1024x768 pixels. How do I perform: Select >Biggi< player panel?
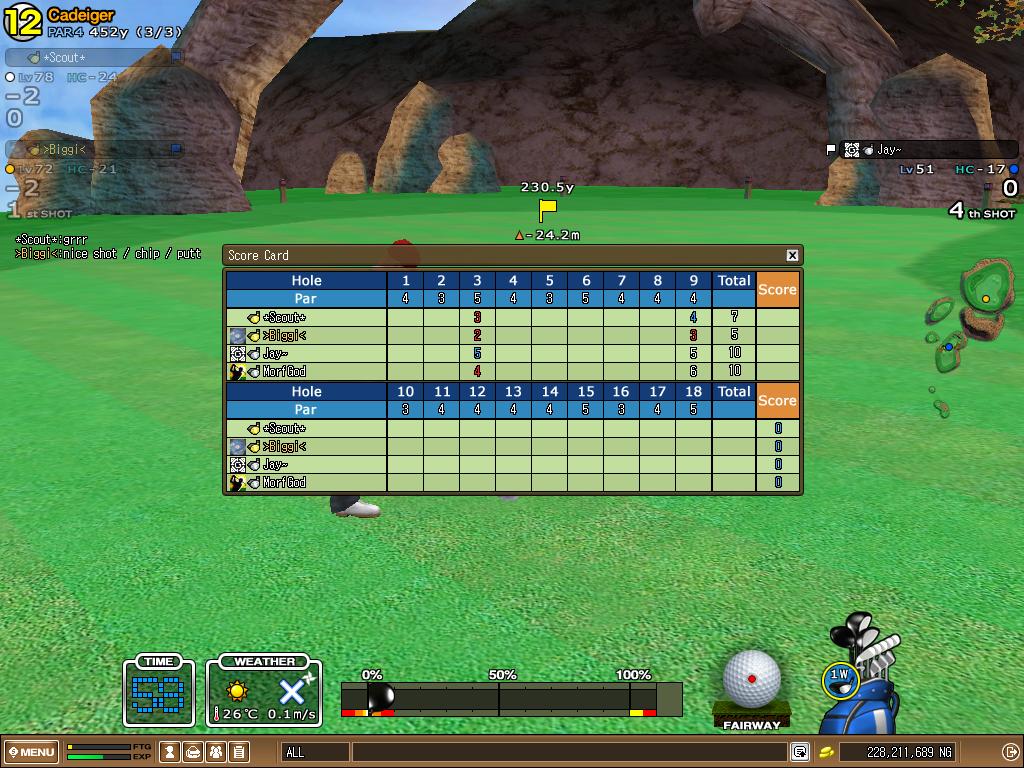click(x=94, y=150)
